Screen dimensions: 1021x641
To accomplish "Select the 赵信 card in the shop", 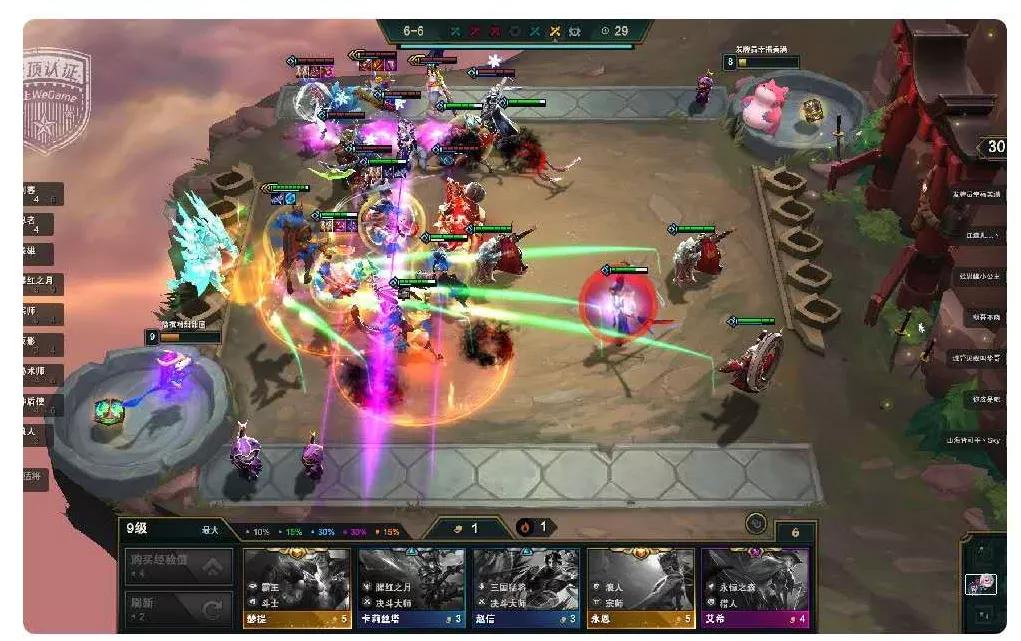I will tap(526, 588).
